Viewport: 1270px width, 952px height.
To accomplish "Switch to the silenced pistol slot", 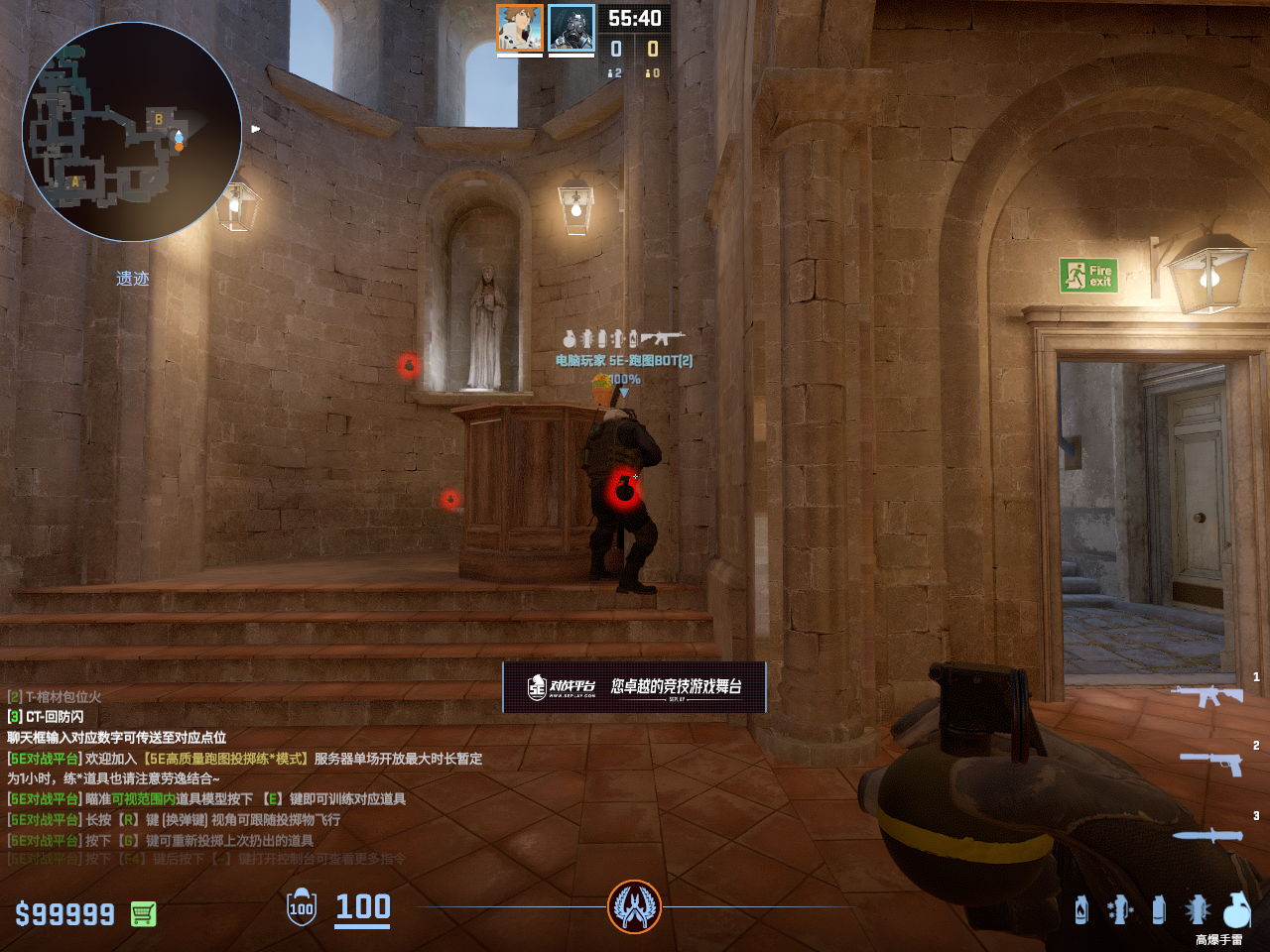I will (1210, 763).
